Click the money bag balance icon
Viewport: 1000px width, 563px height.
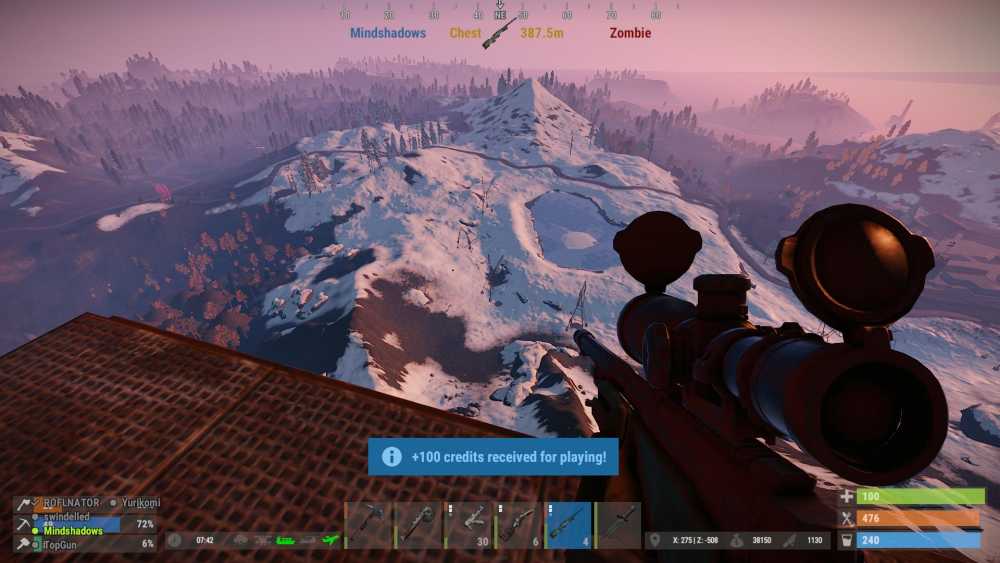pos(737,540)
